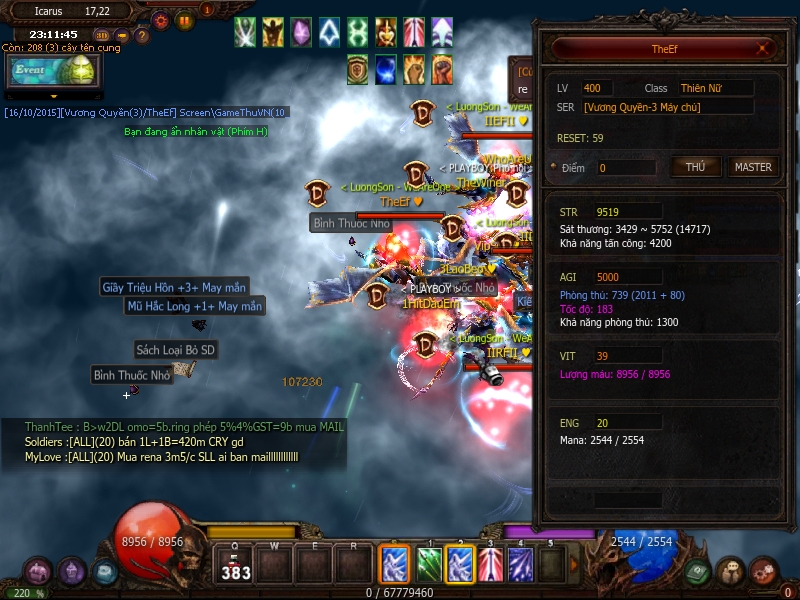Activate the highlighted ice skill in slot 2
Viewport: 800px width, 600px height.
pyautogui.click(x=459, y=565)
